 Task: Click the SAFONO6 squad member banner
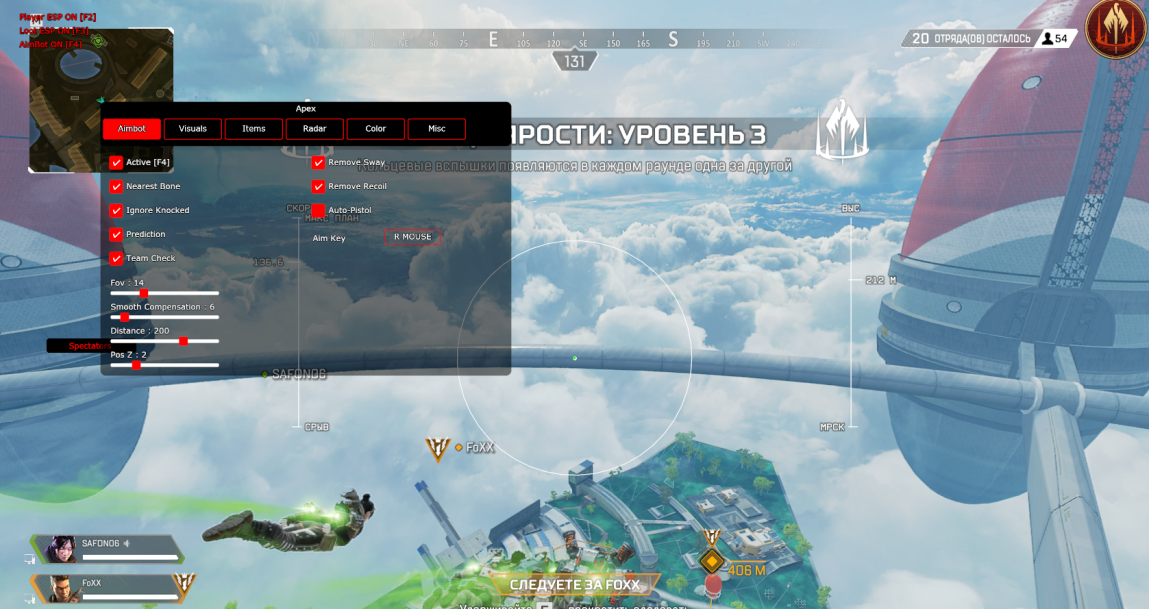click(110, 548)
